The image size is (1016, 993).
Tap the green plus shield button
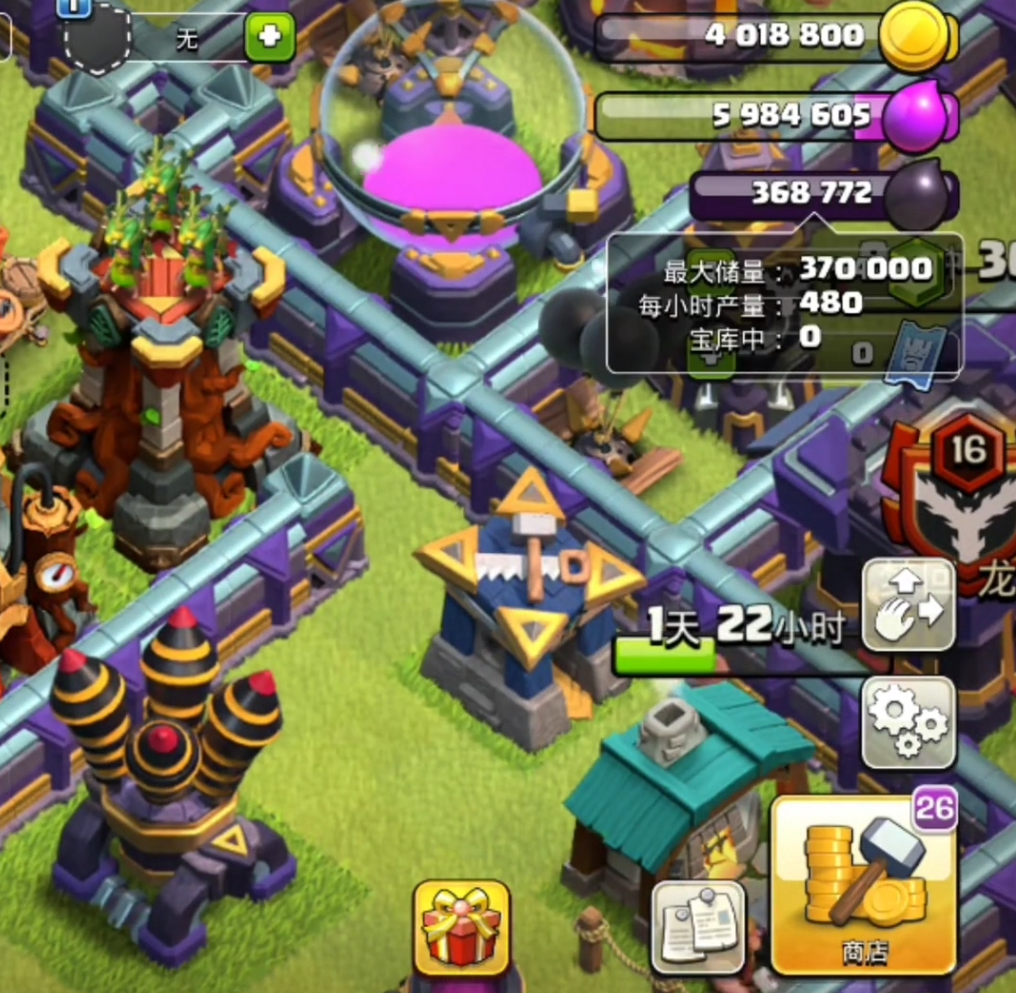pos(270,38)
